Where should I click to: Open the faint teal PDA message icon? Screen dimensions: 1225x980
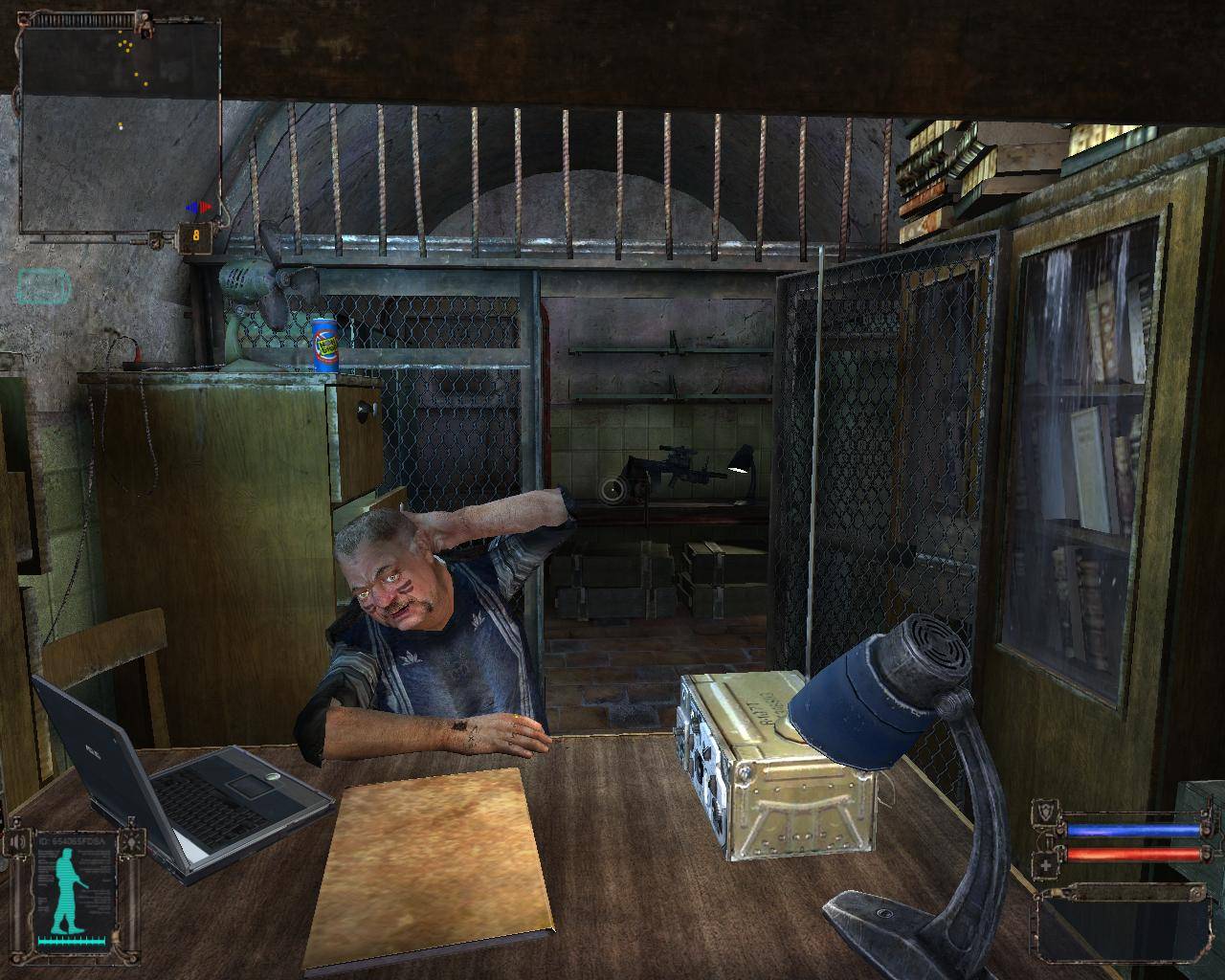click(x=43, y=286)
